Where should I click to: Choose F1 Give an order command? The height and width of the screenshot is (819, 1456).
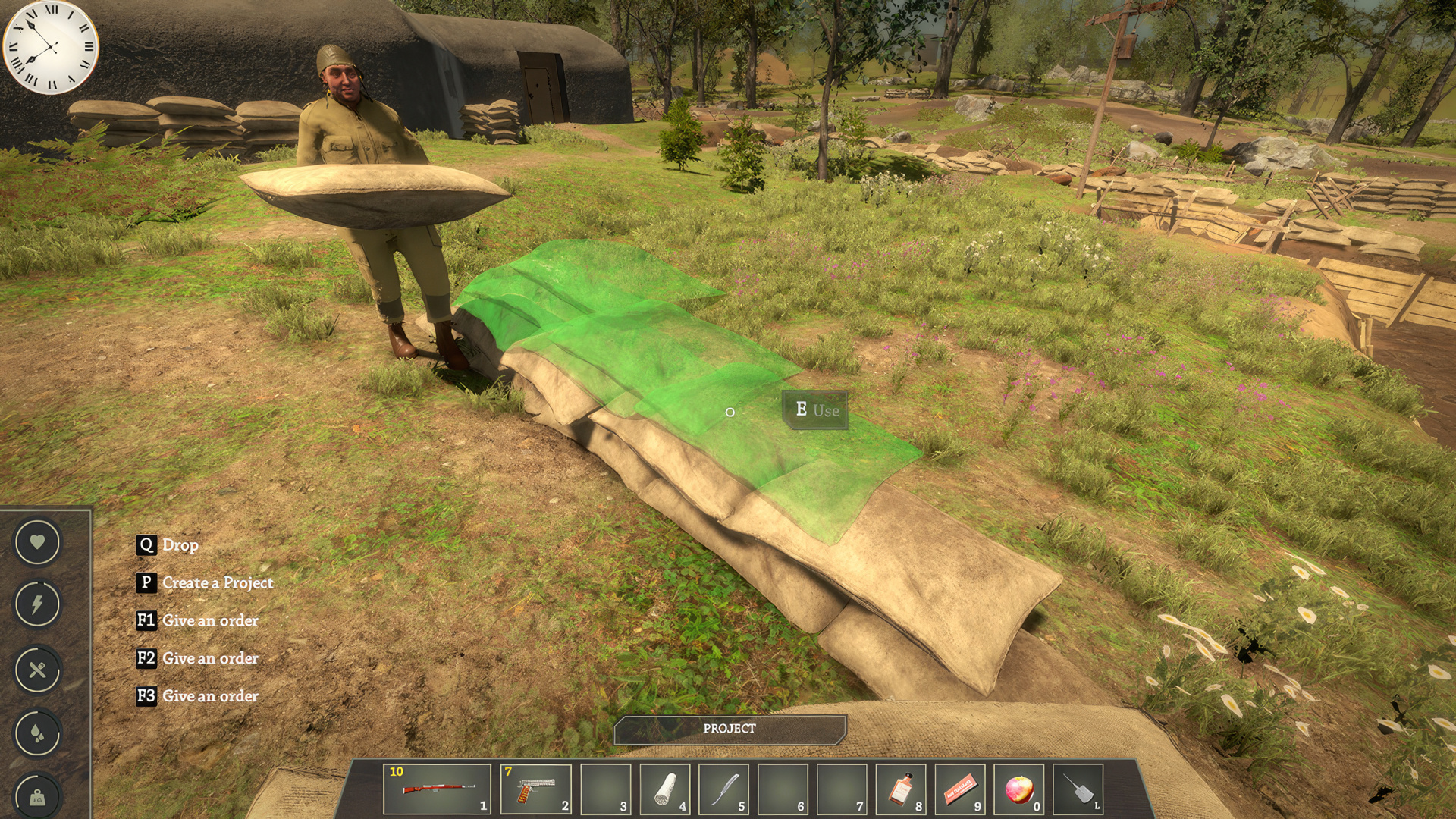pos(197,620)
